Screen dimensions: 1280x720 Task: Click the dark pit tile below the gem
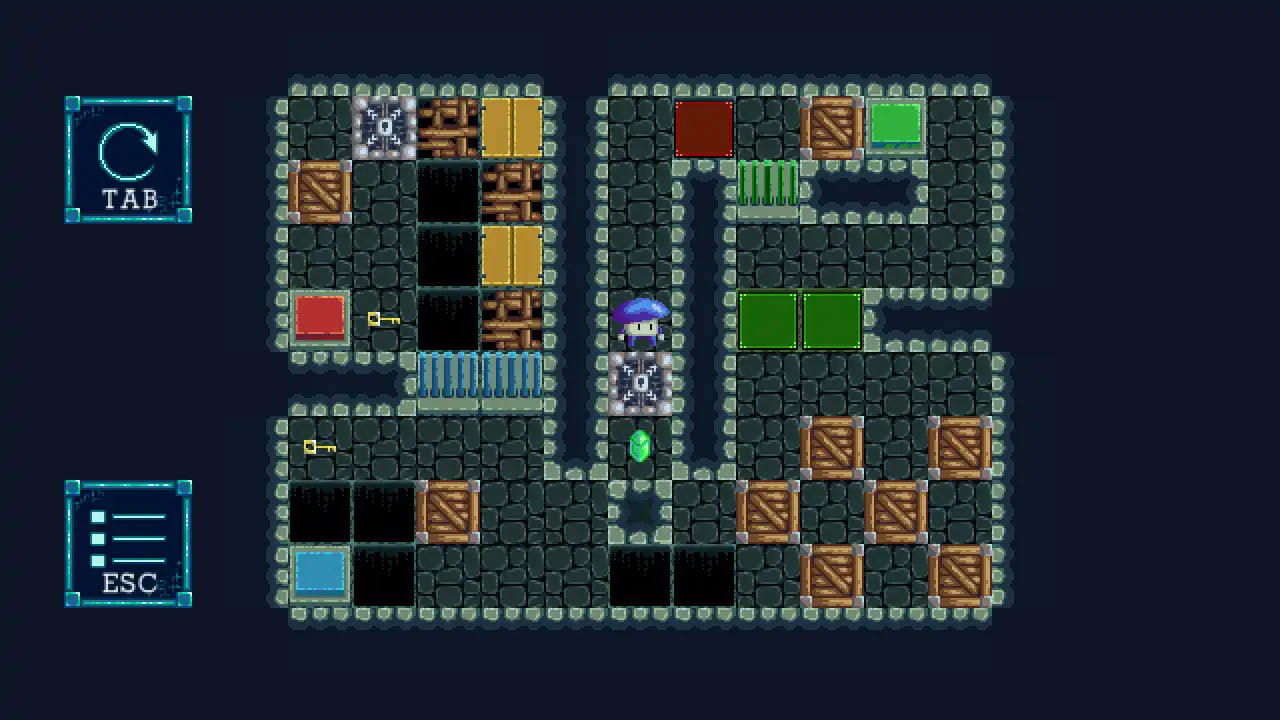[640, 512]
